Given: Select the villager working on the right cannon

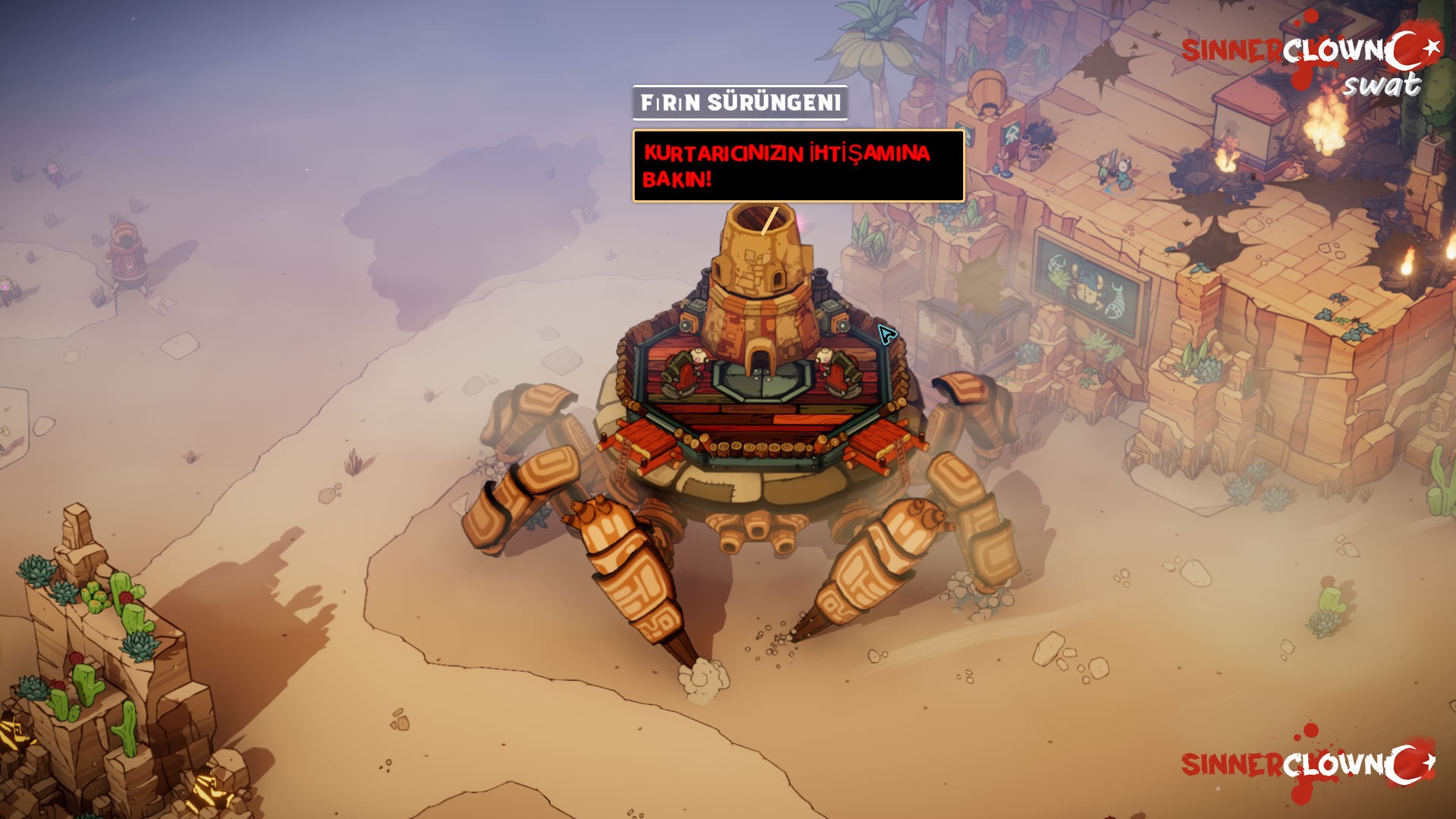Looking at the screenshot, I should [824, 358].
